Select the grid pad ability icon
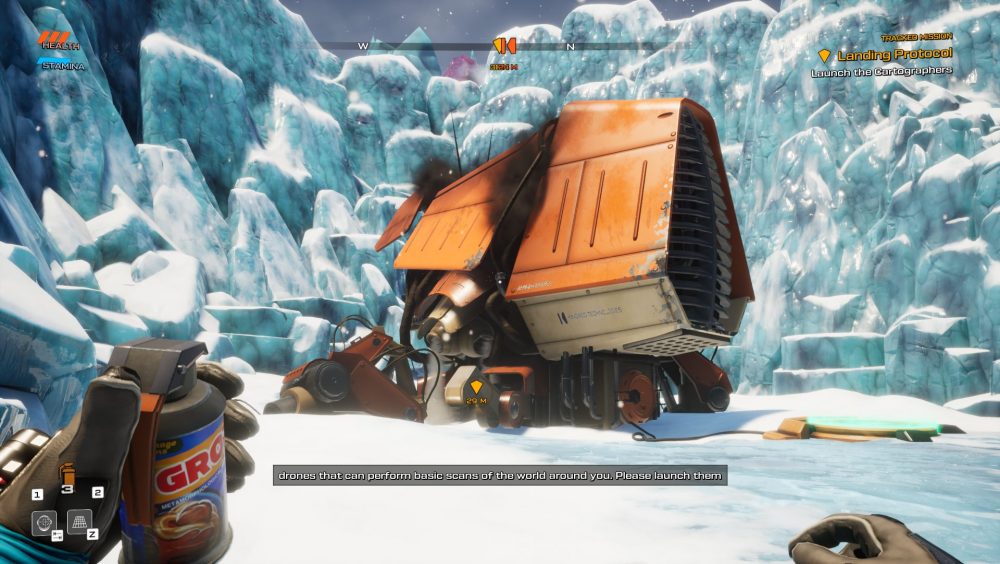 [x=80, y=521]
